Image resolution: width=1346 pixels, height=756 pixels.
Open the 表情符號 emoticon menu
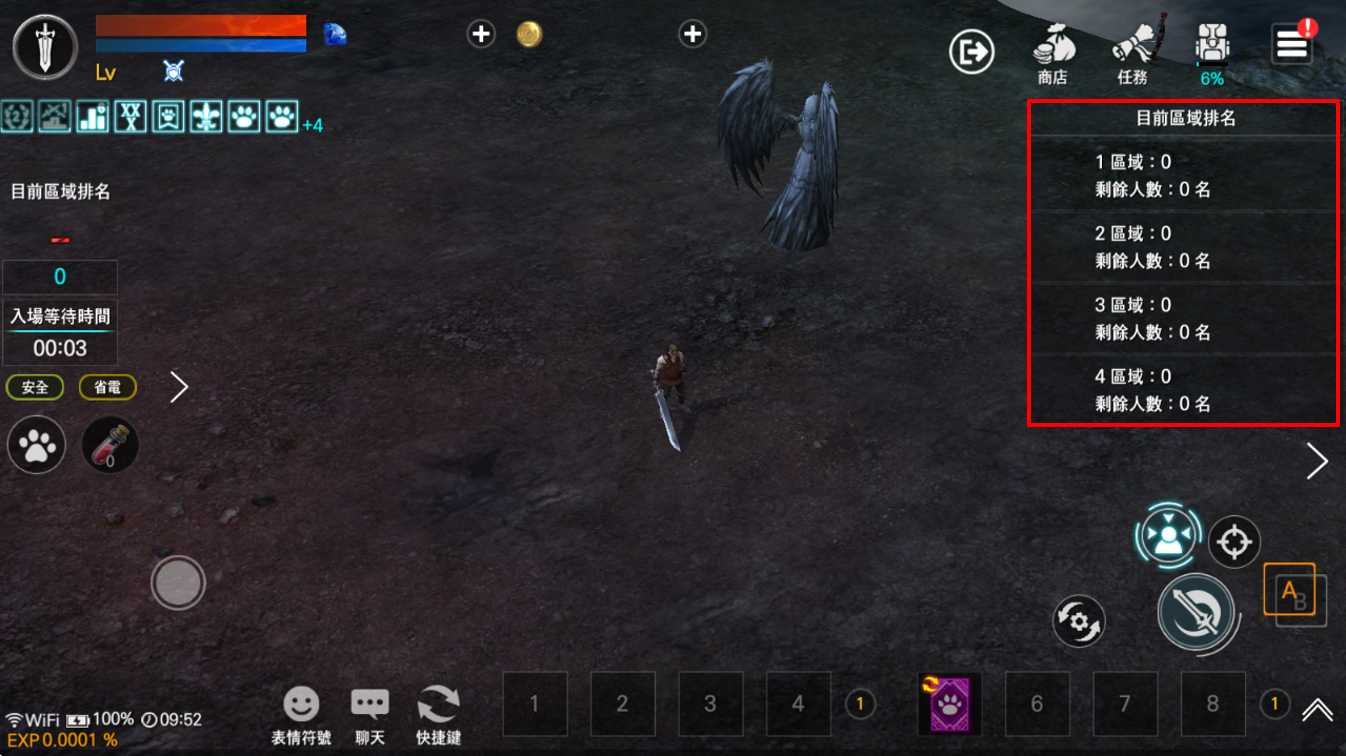pyautogui.click(x=301, y=714)
